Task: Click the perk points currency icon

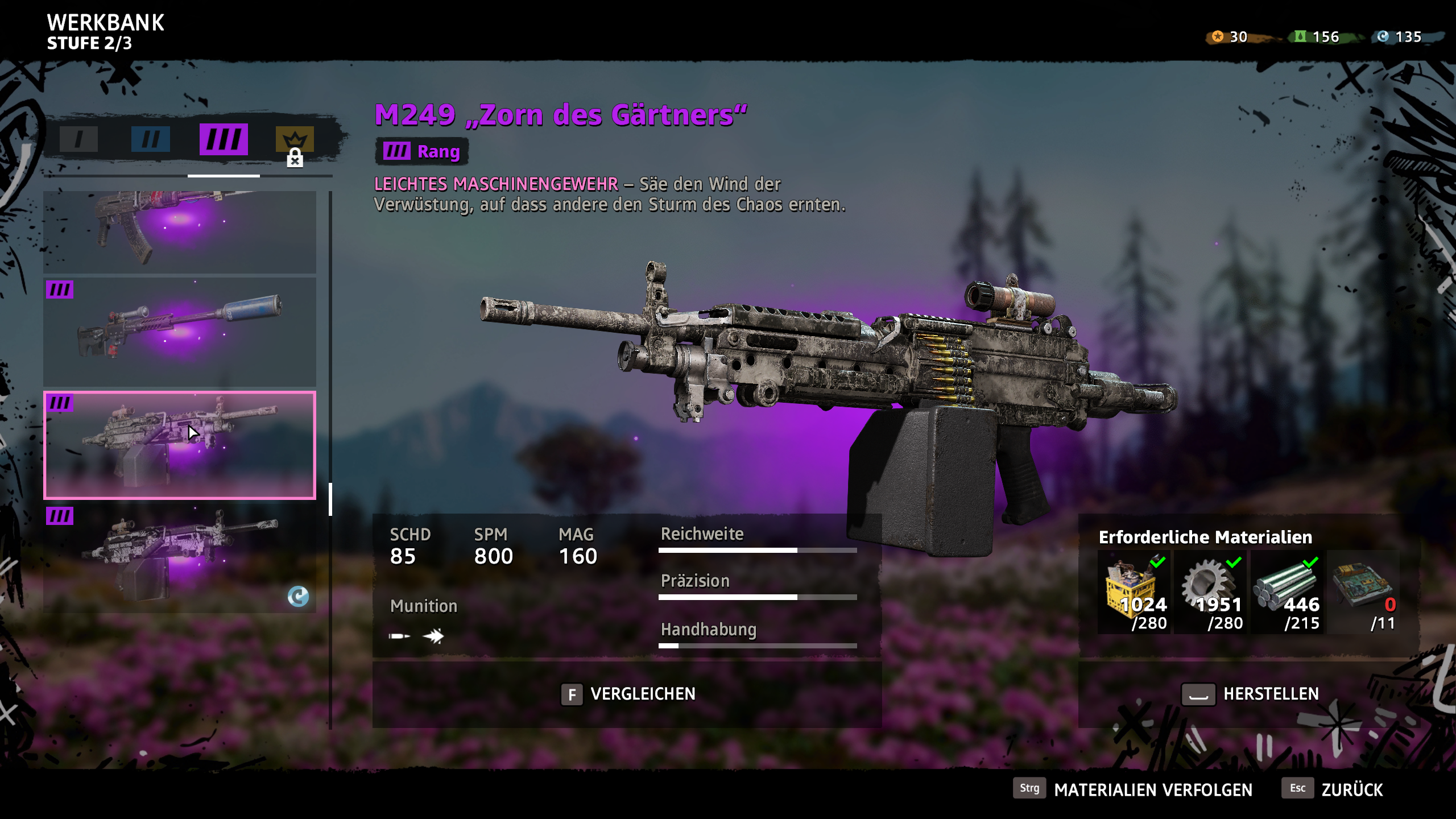Action: point(1217,36)
